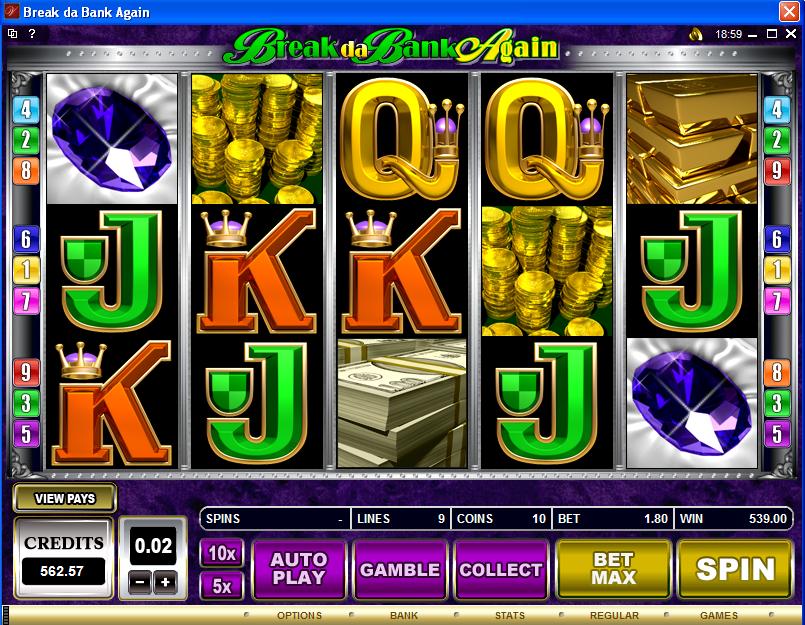
Task: Open the View Pays paytable
Action: click(65, 498)
